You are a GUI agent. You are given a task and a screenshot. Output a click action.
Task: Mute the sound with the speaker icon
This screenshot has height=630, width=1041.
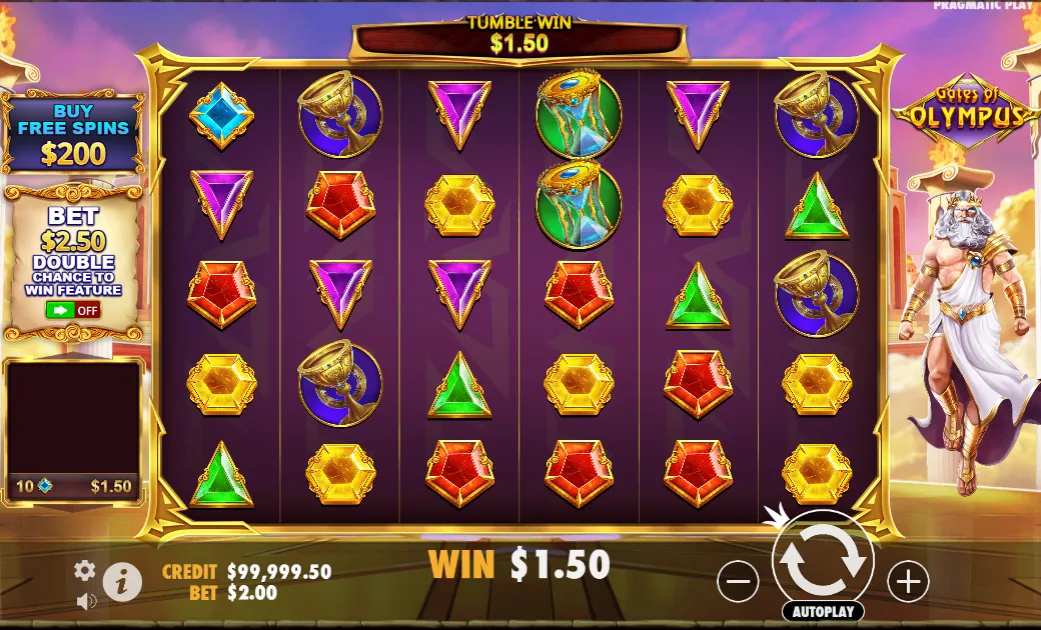click(x=87, y=601)
